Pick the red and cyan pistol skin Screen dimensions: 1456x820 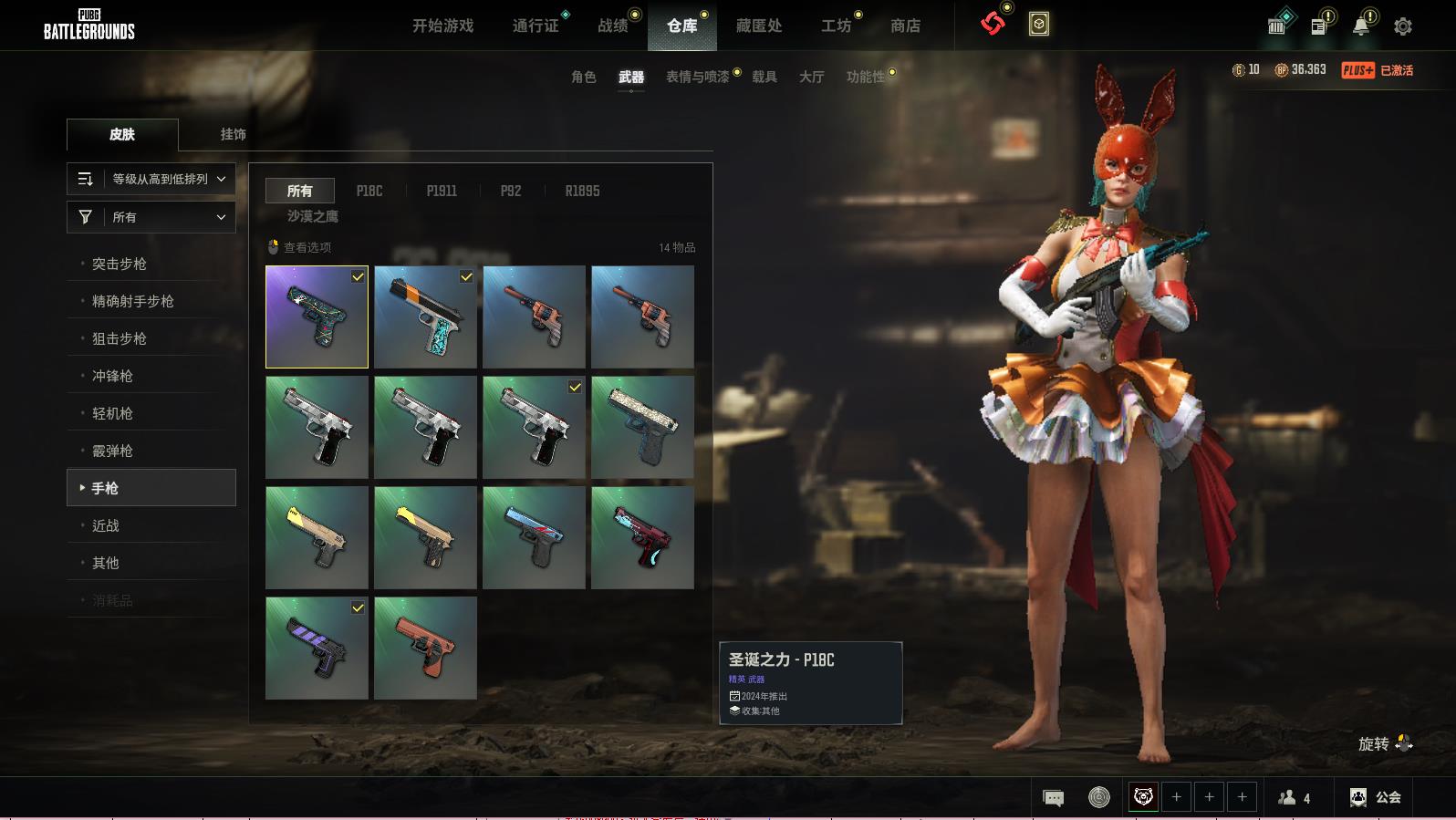642,537
